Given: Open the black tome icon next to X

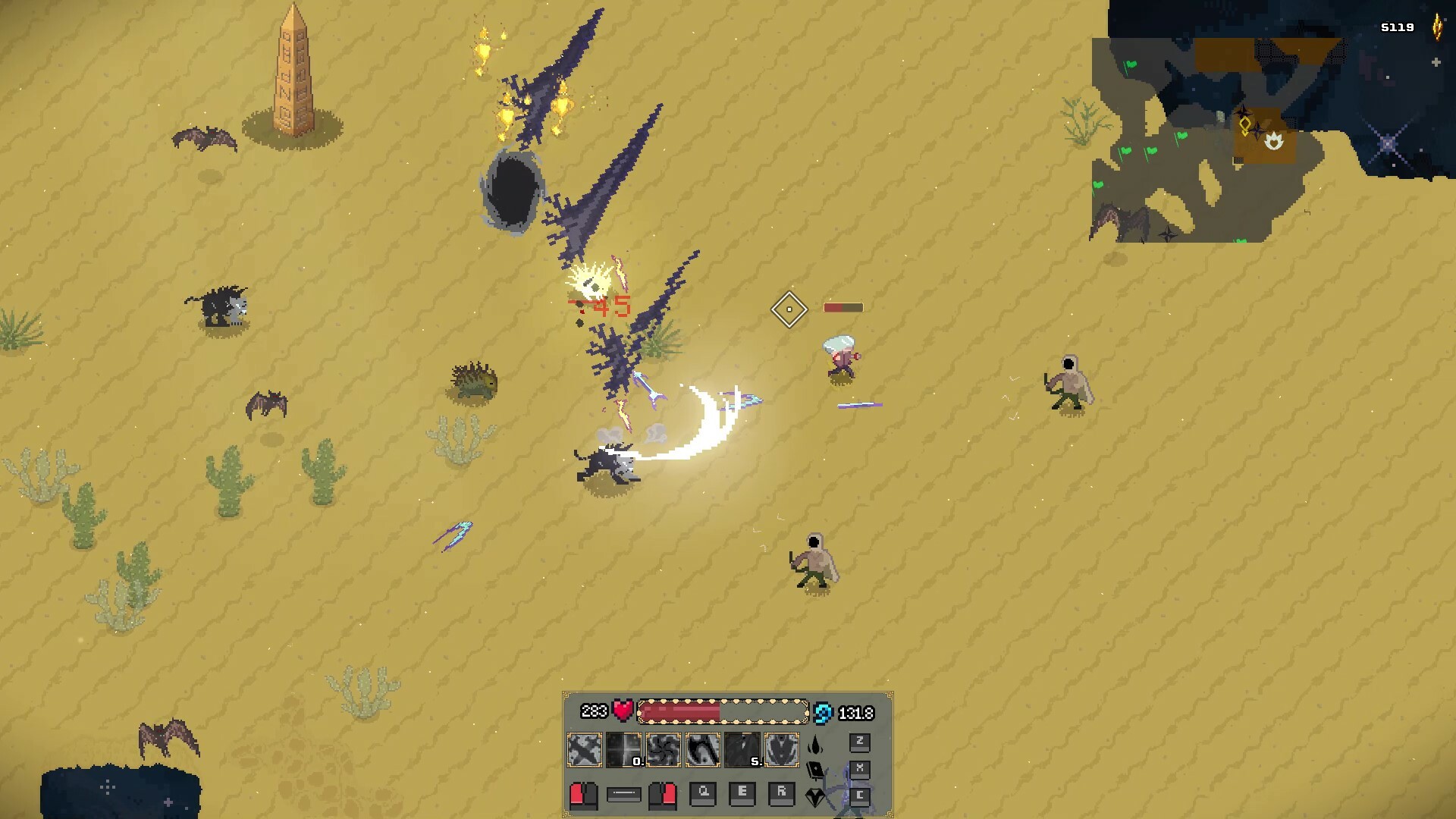Looking at the screenshot, I should click(815, 771).
